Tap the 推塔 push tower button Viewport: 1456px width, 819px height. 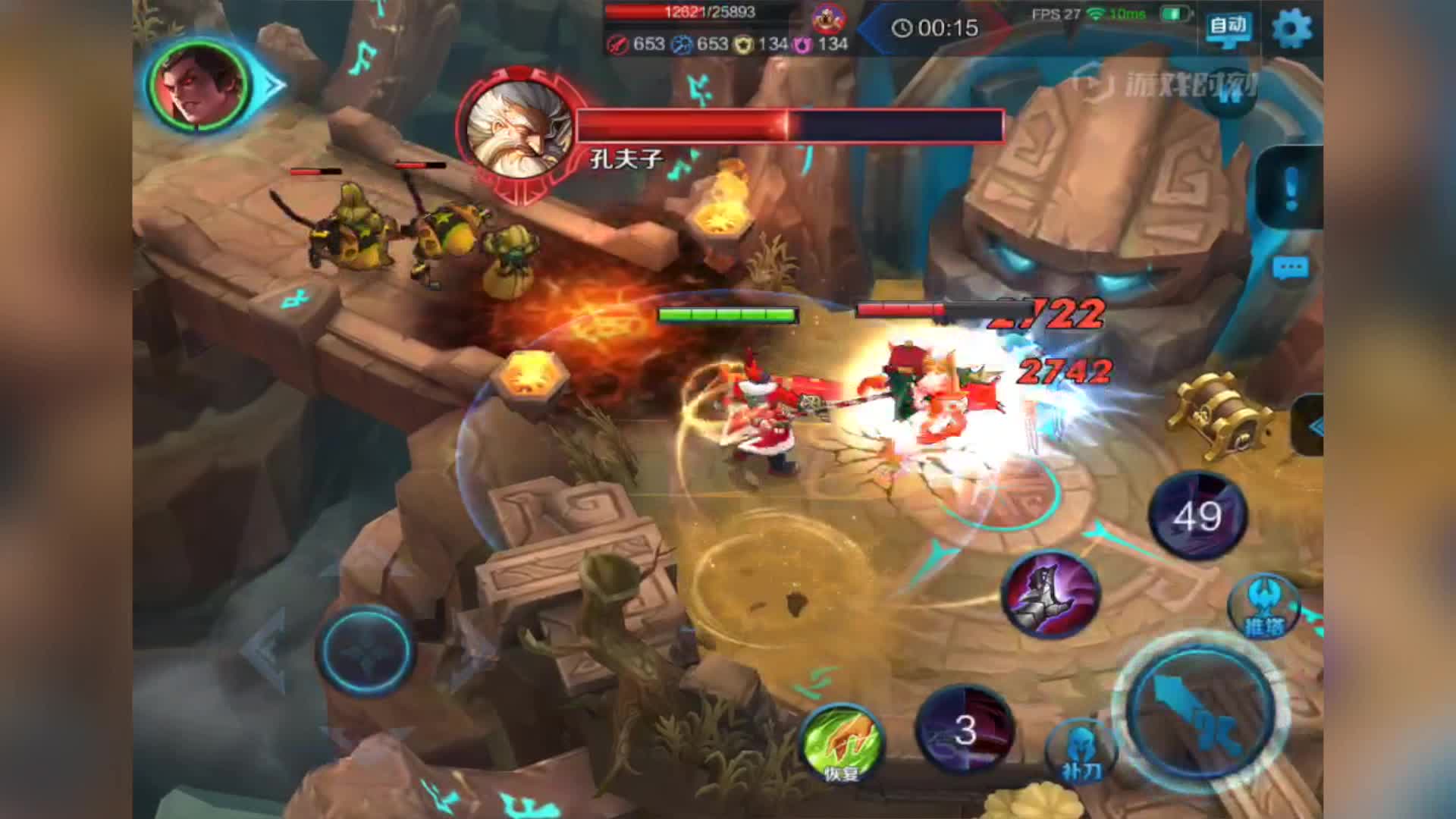(1264, 607)
